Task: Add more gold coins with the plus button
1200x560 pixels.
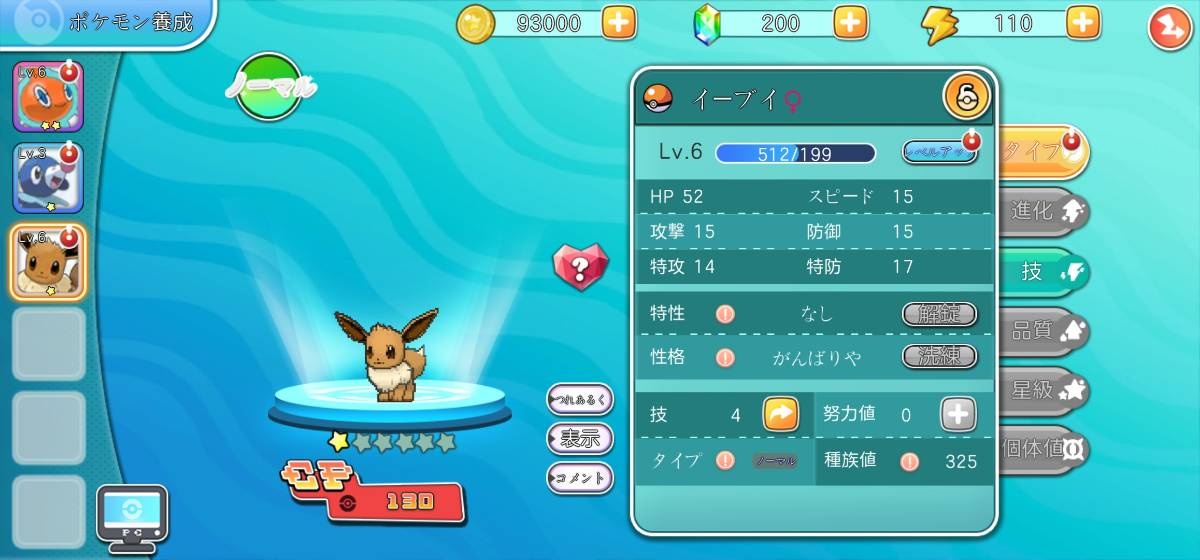Action: [x=619, y=23]
